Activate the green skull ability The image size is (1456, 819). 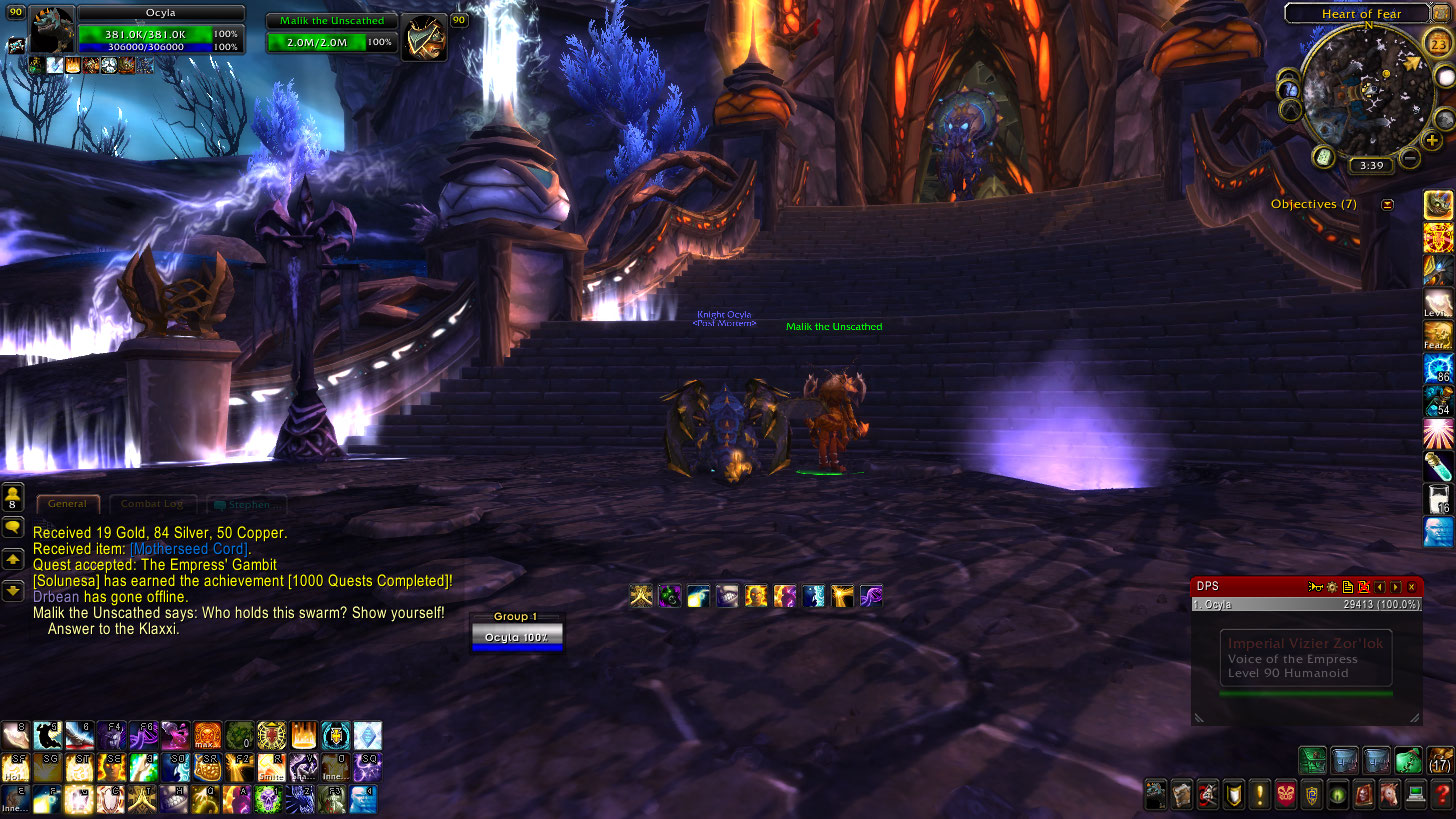point(270,798)
